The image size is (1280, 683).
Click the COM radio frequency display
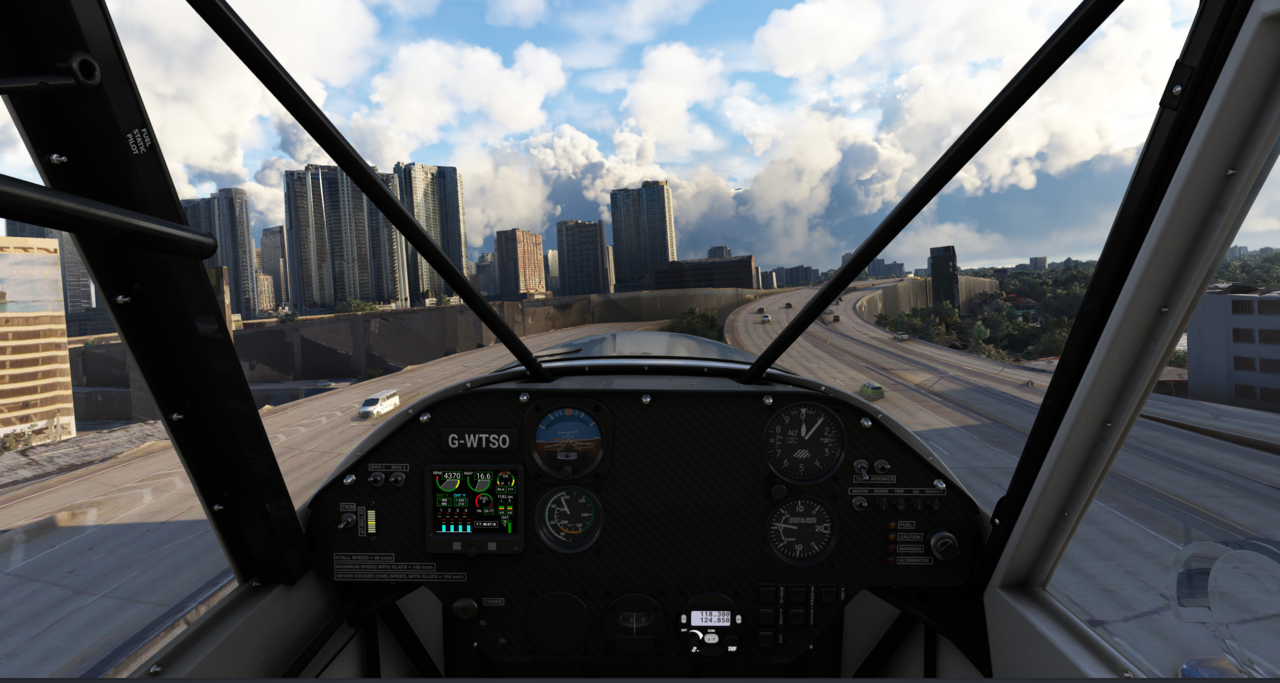[710, 619]
